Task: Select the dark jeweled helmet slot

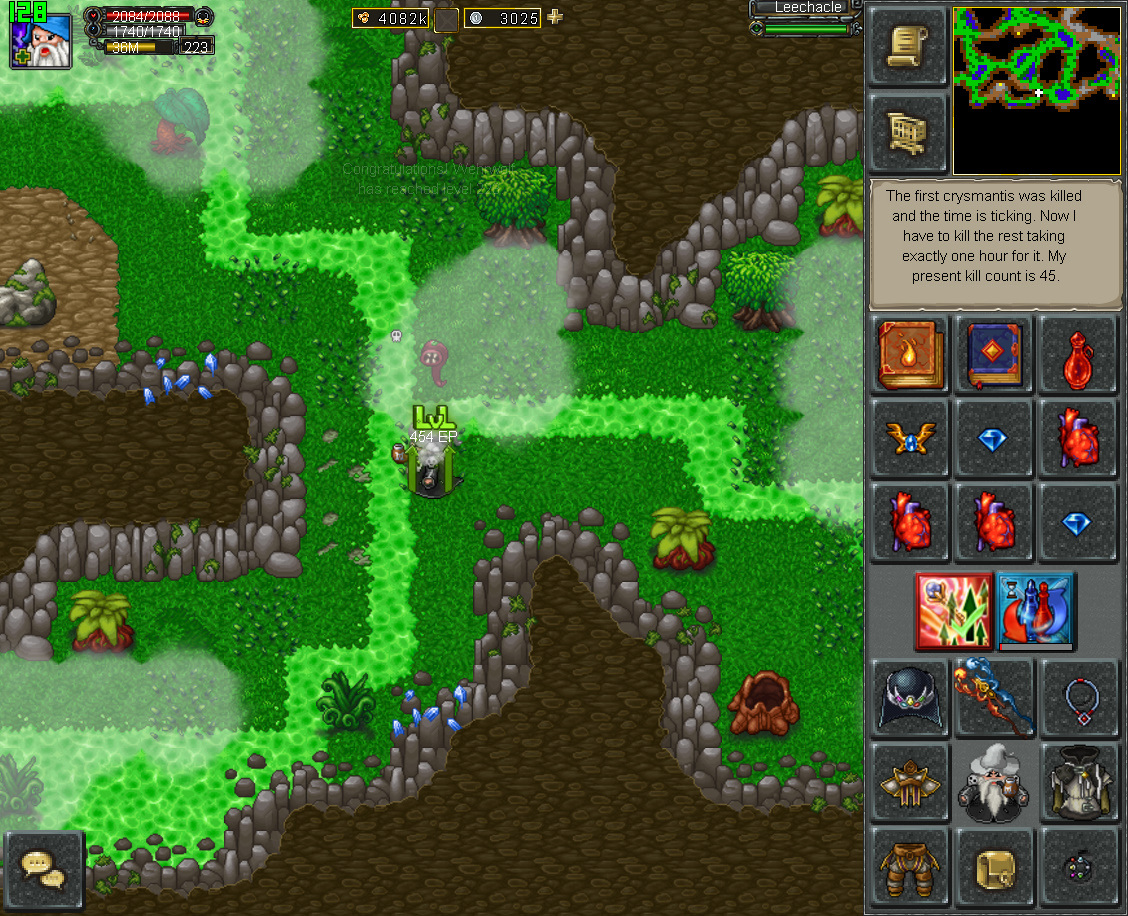Action: click(910, 697)
